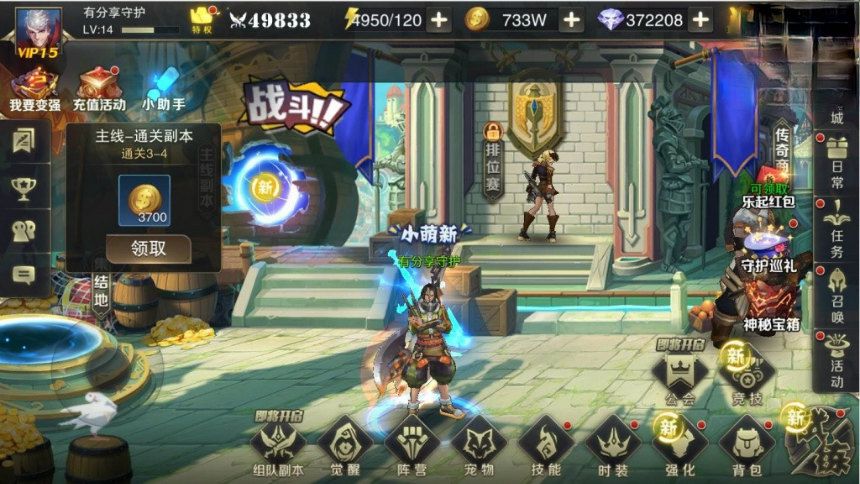This screenshot has width=860, height=484.
Task: Add gold coins with the plus button
Action: click(x=571, y=20)
